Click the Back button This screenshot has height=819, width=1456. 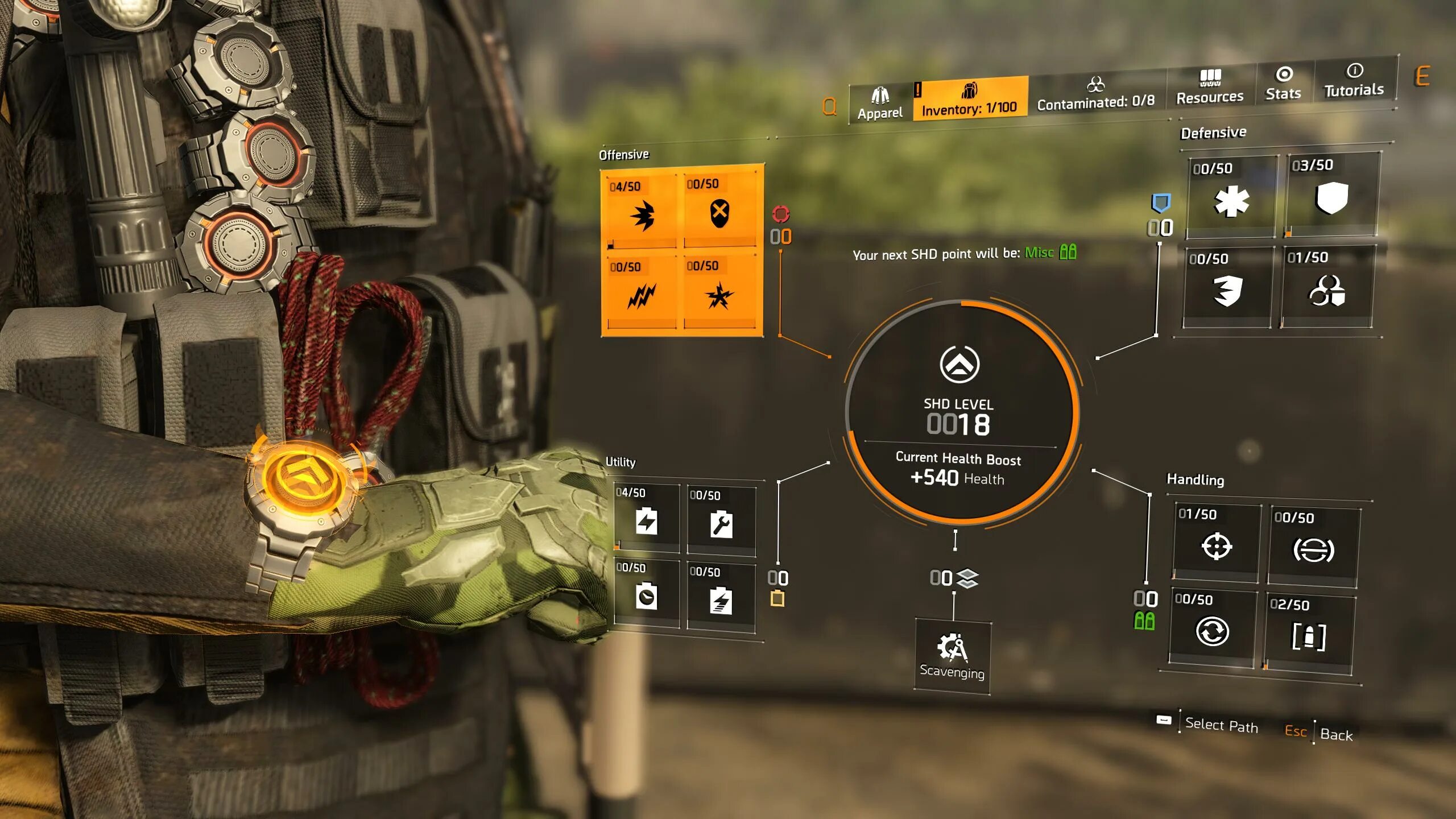pyautogui.click(x=1335, y=734)
